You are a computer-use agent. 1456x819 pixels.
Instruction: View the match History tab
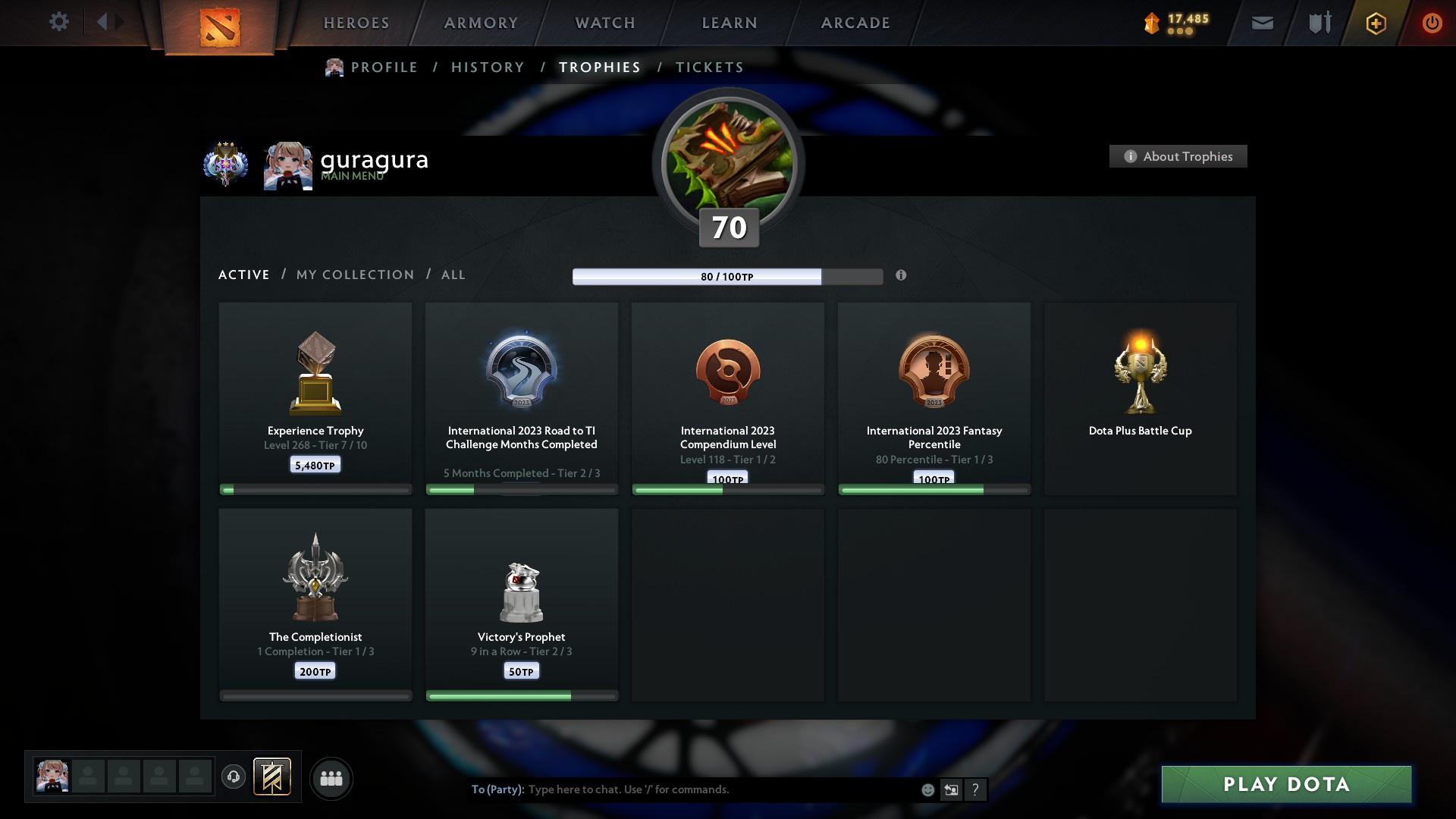tap(488, 67)
